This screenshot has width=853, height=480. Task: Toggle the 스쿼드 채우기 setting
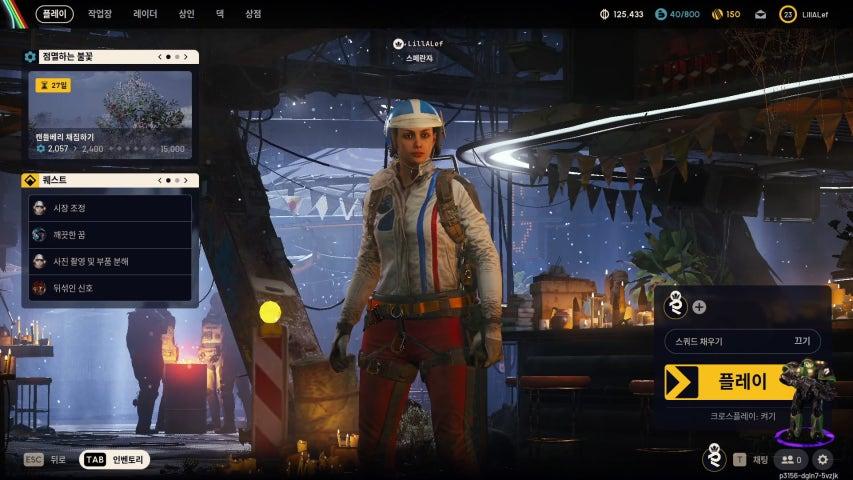tap(742, 341)
